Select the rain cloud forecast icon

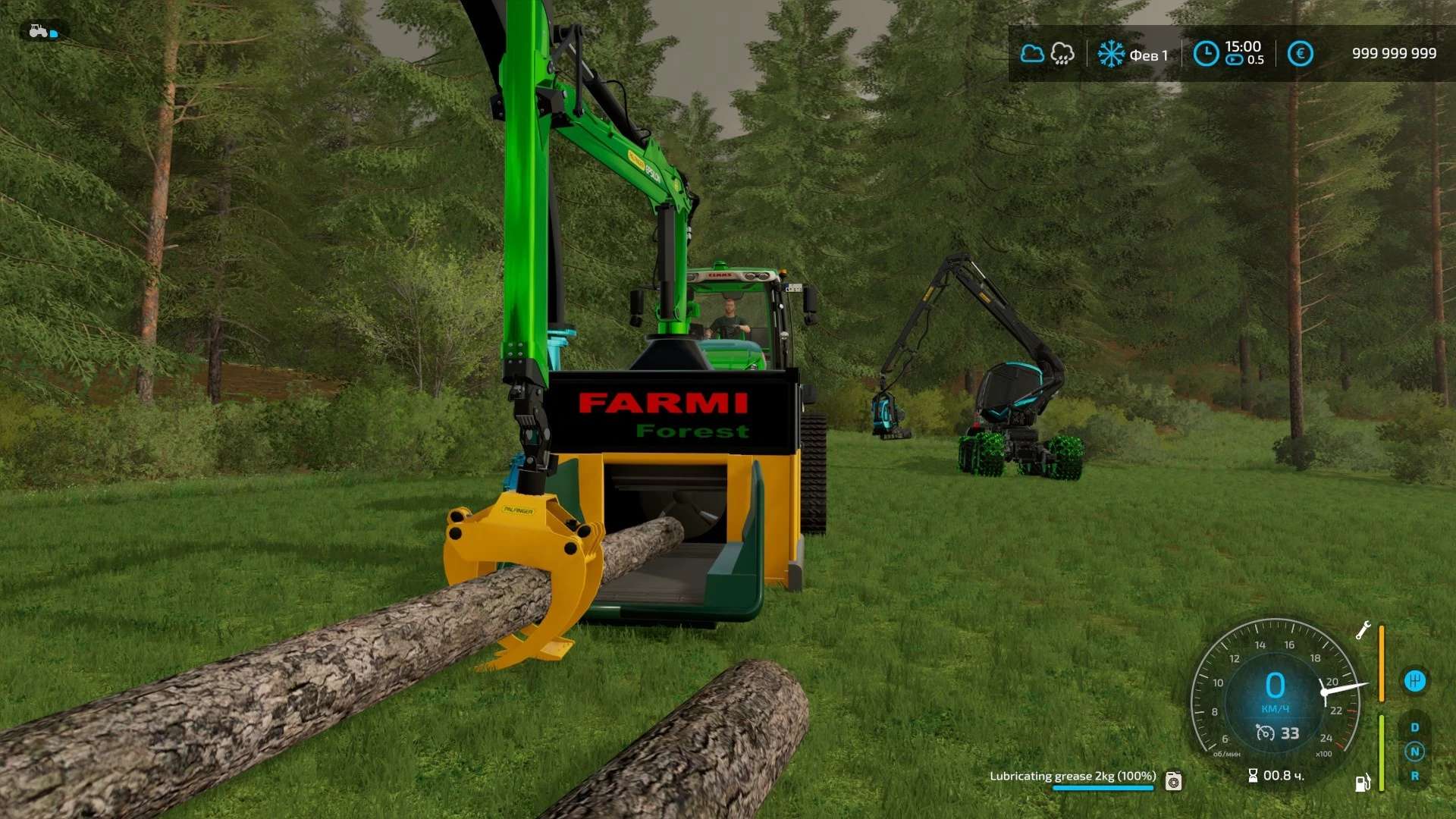coord(1062,54)
